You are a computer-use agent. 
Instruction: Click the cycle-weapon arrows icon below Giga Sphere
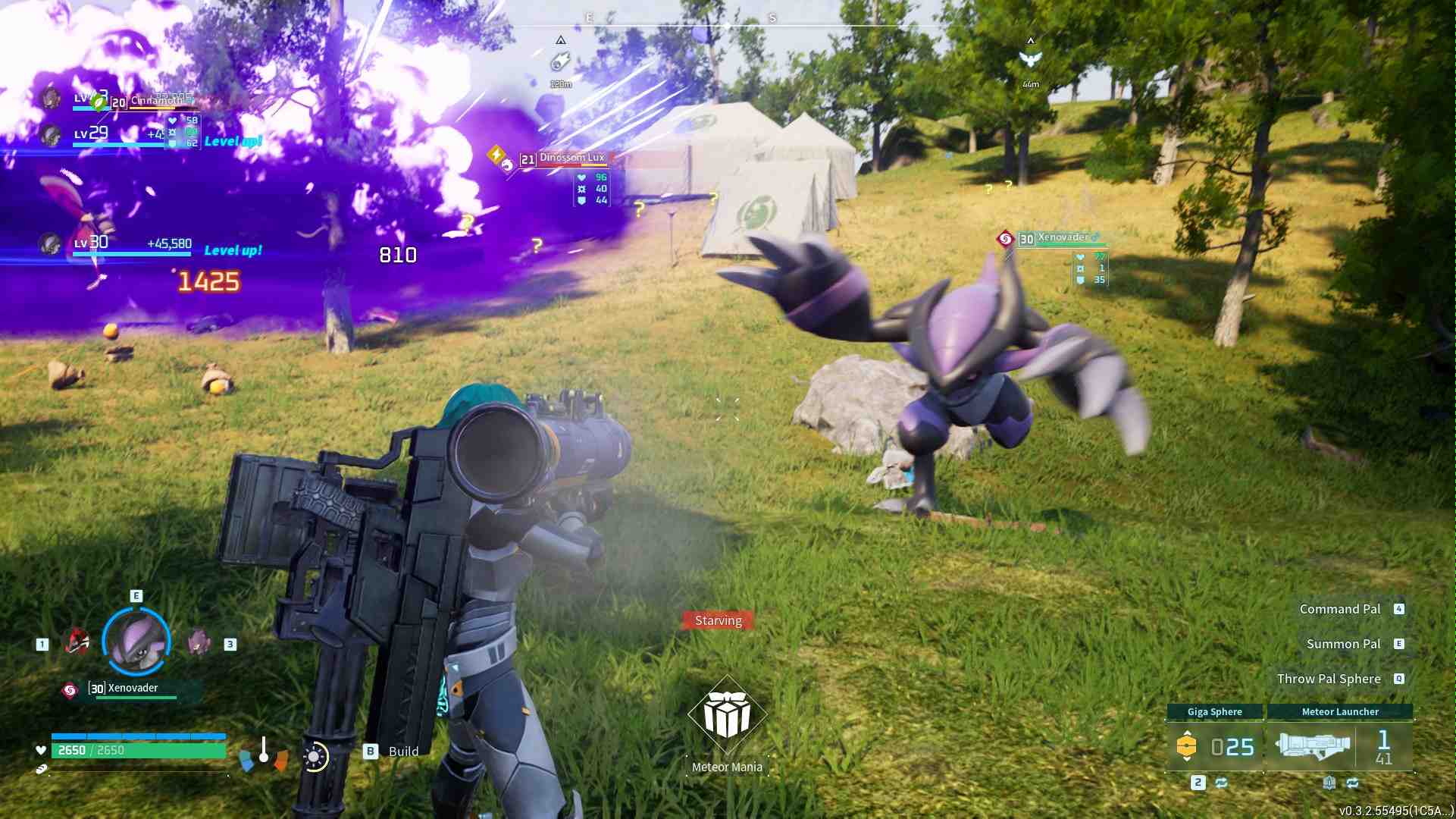pos(1221,783)
